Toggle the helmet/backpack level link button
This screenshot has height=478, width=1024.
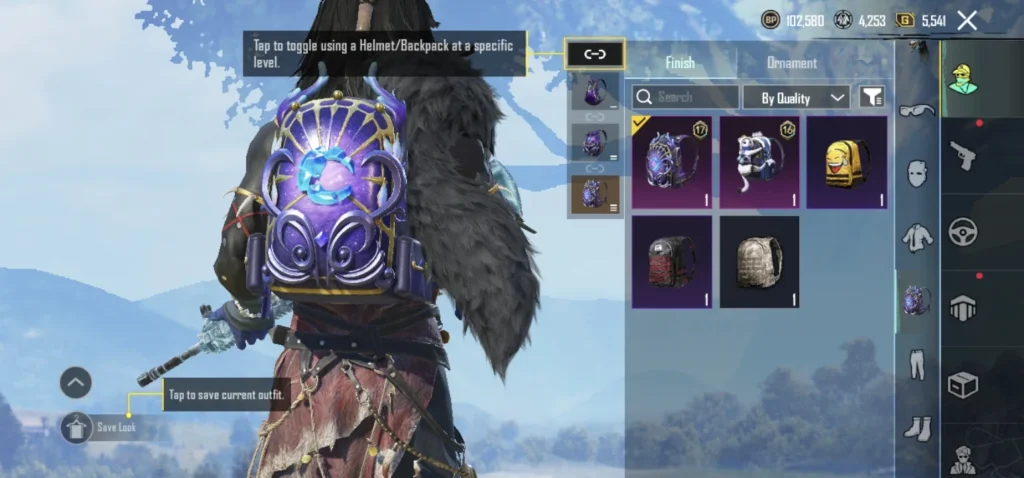[x=595, y=54]
